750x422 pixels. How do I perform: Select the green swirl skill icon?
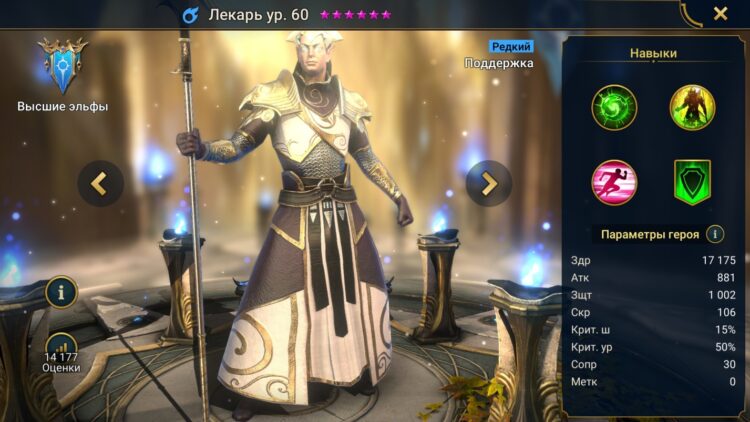point(614,107)
